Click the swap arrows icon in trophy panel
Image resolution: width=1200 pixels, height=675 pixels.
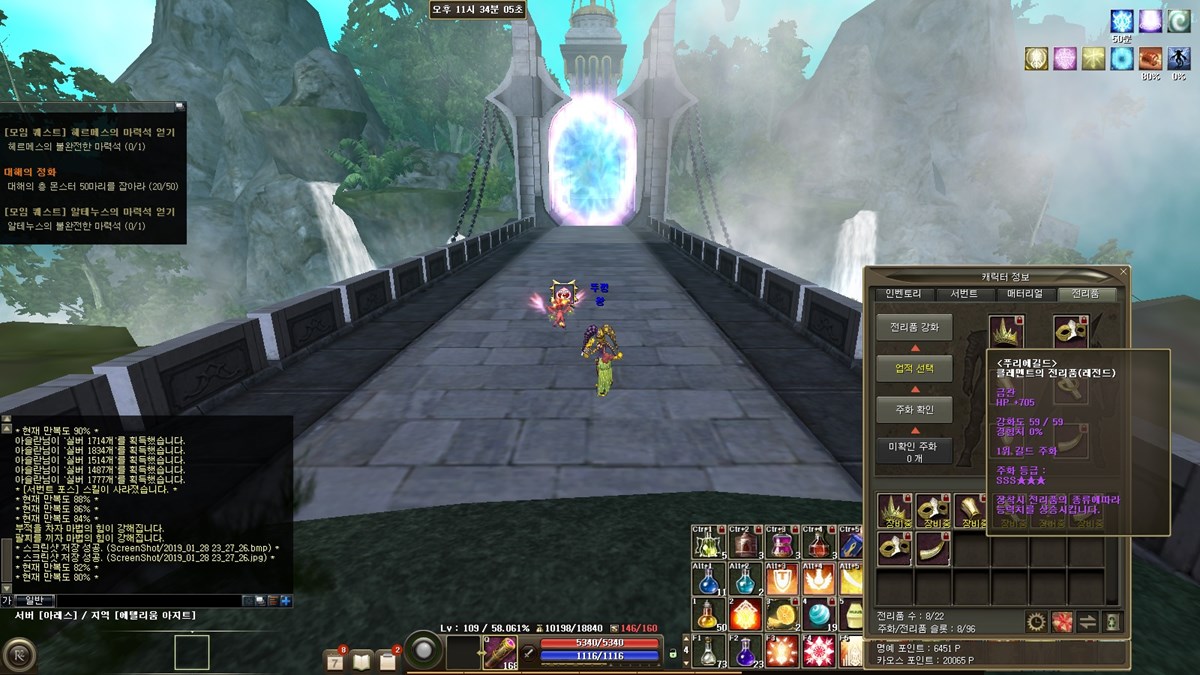tap(1087, 622)
